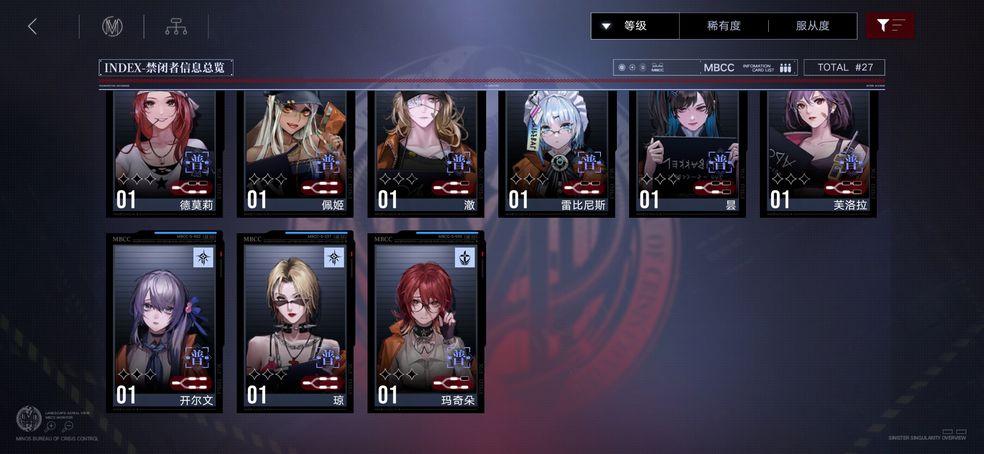Sort the list by 服从度
This screenshot has height=454, width=984.
click(x=812, y=26)
